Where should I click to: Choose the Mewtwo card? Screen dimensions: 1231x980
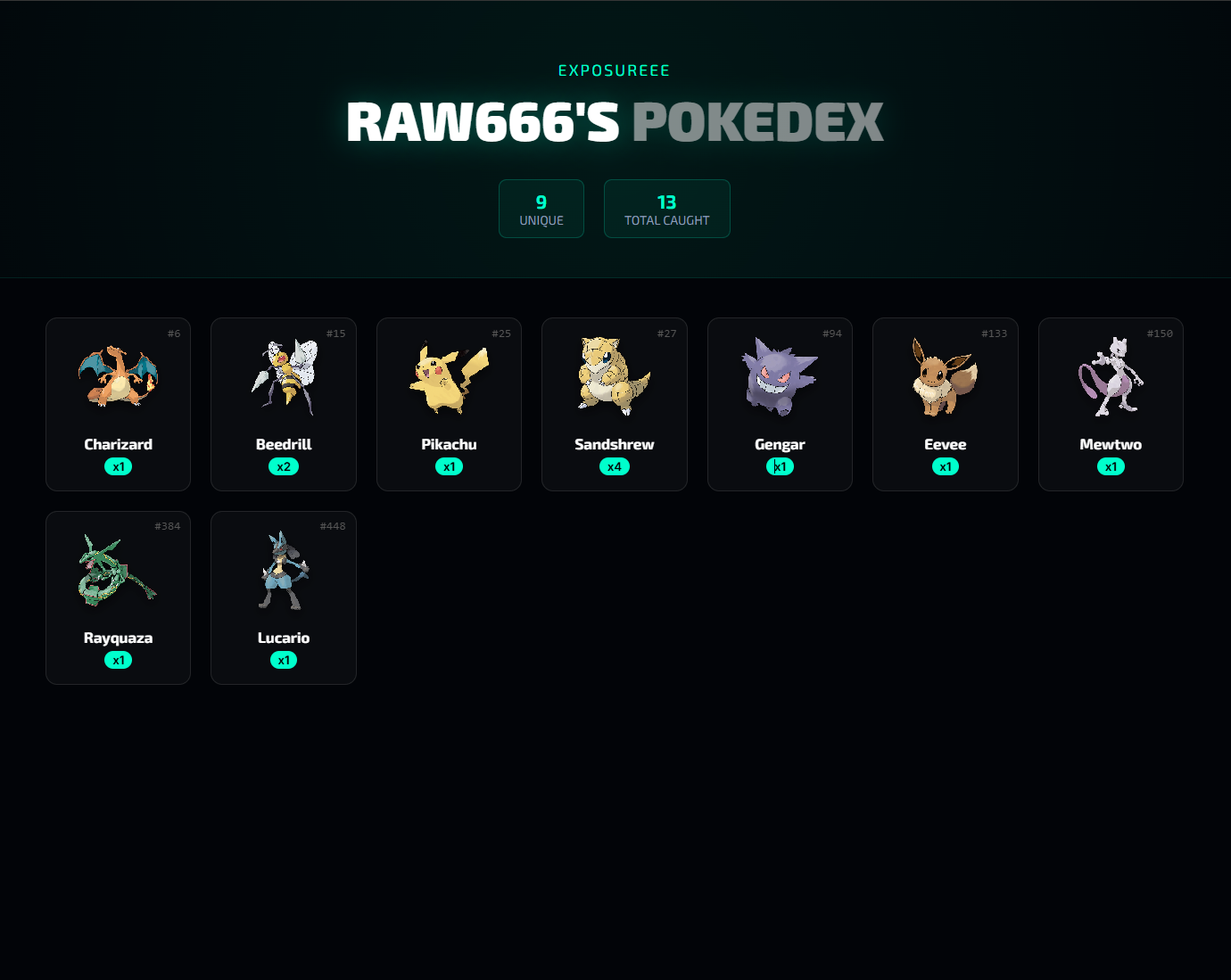tap(1111, 404)
